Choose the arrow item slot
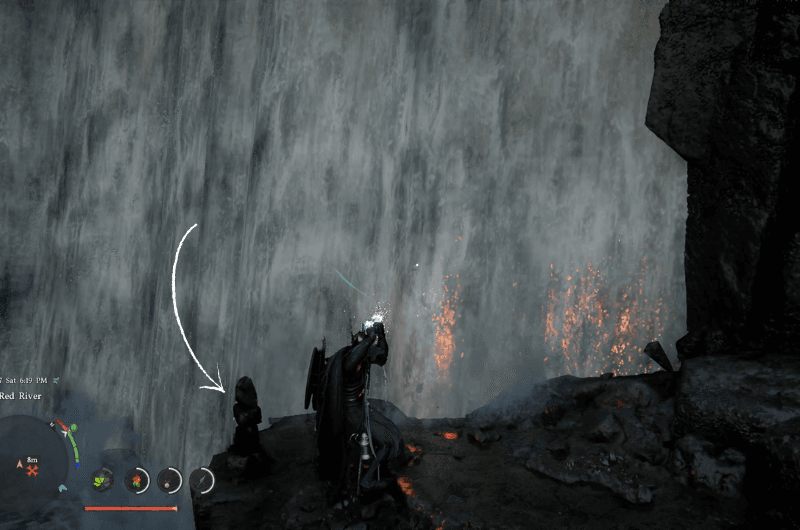The height and width of the screenshot is (530, 800). point(203,481)
